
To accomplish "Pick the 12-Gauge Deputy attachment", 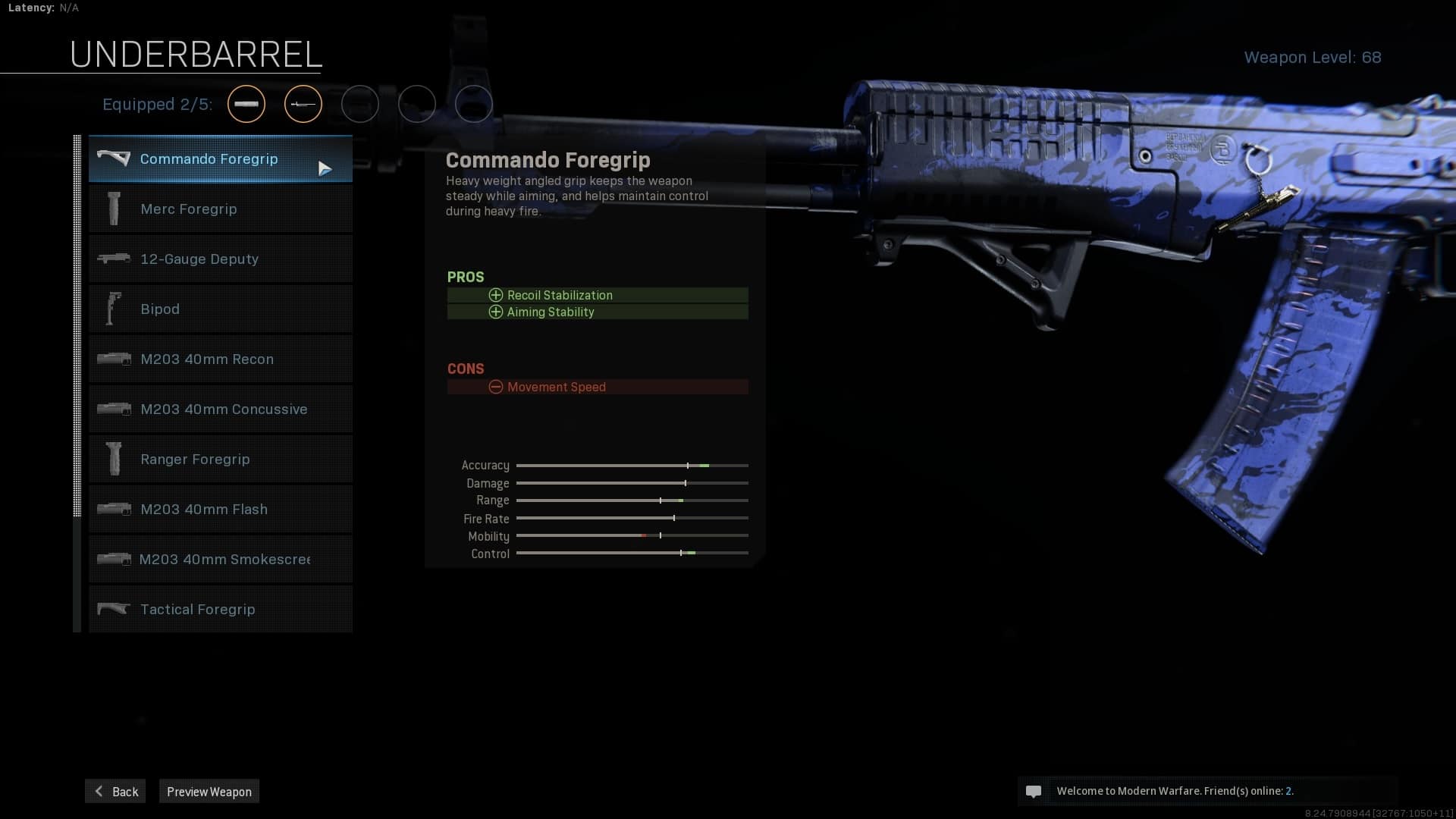I will [x=220, y=259].
